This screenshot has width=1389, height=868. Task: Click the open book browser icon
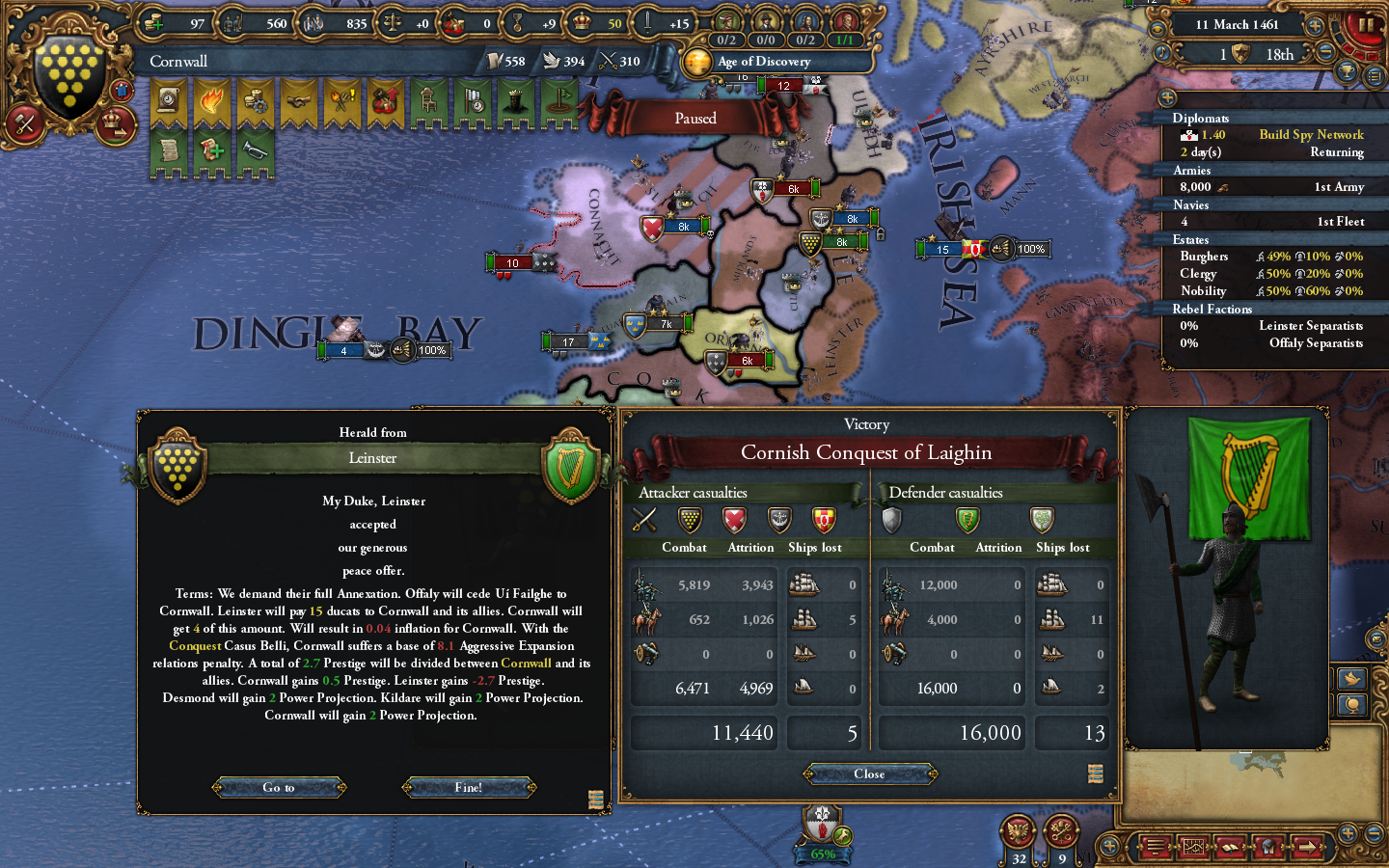click(1231, 849)
